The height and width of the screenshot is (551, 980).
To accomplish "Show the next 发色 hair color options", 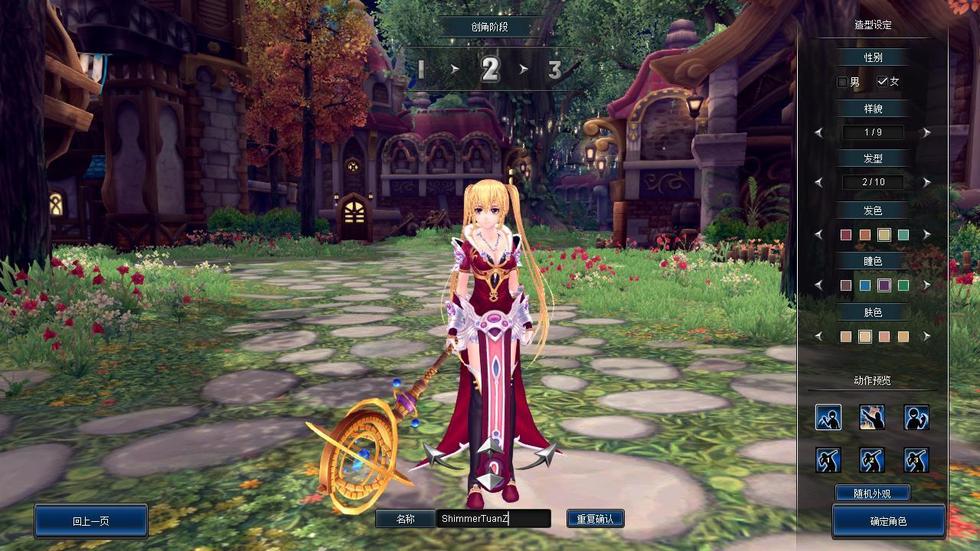I will (x=927, y=235).
